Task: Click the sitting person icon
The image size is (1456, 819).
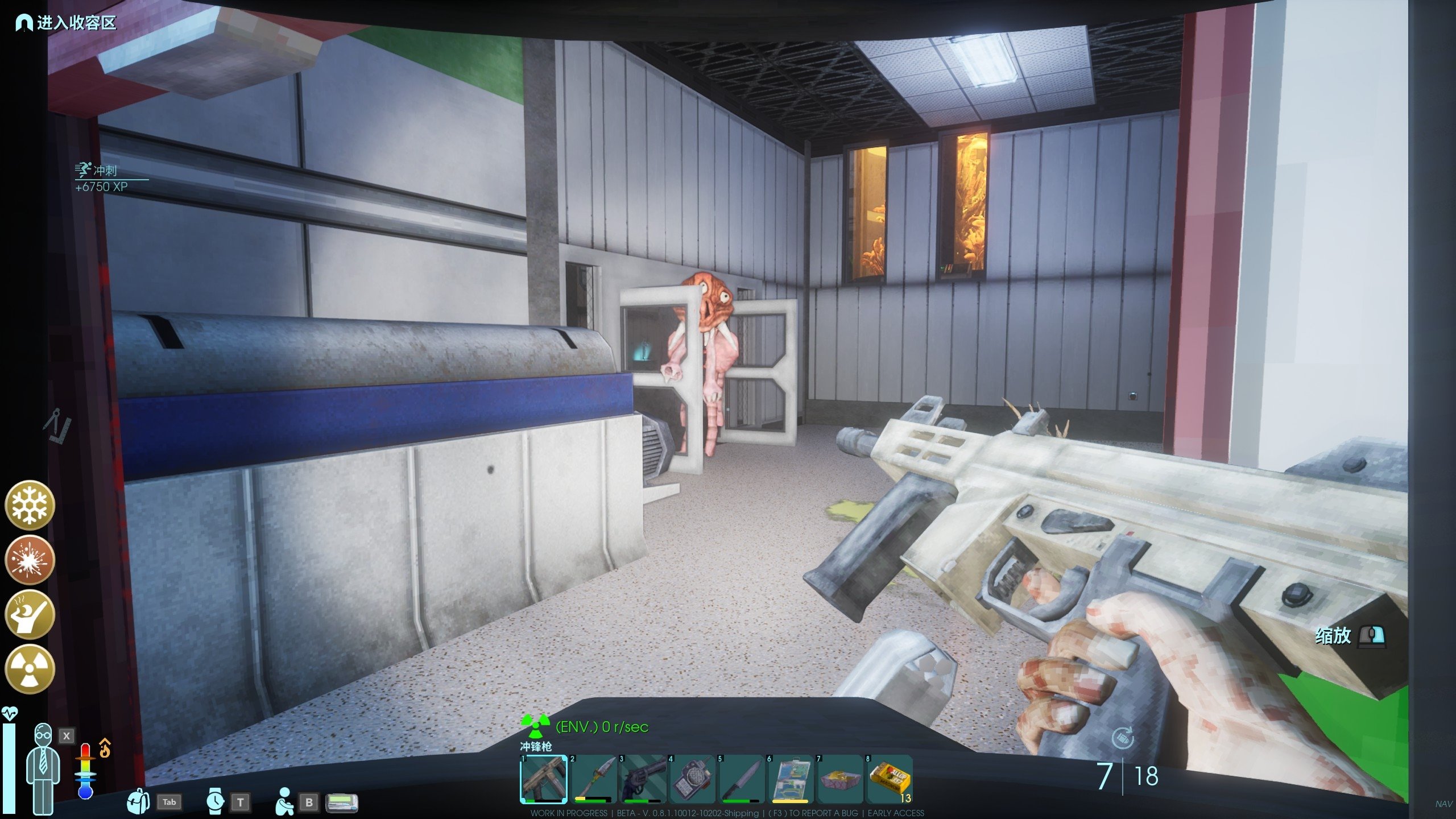Action: point(284,801)
